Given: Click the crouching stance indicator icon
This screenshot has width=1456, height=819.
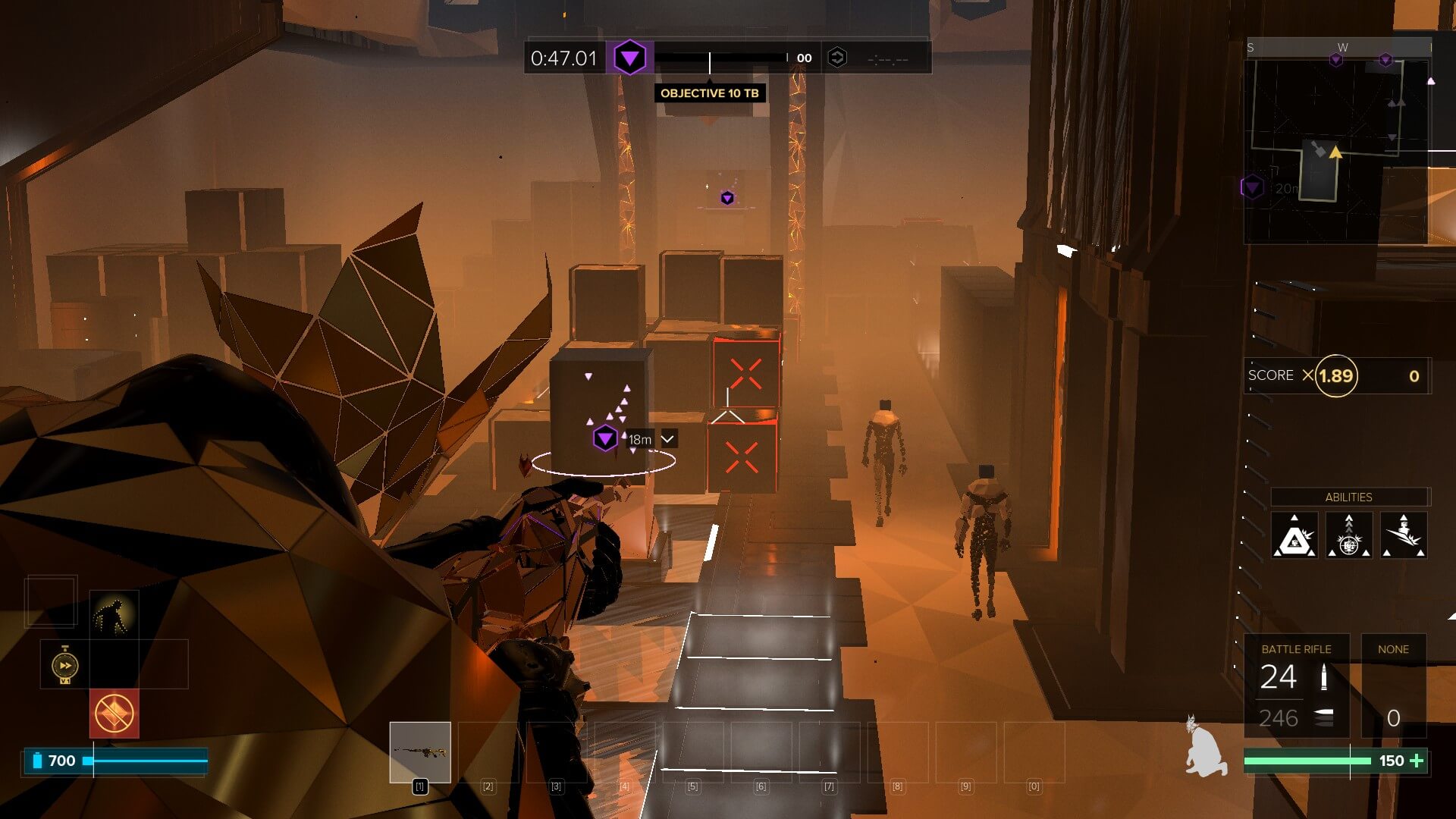Looking at the screenshot, I should (1205, 747).
